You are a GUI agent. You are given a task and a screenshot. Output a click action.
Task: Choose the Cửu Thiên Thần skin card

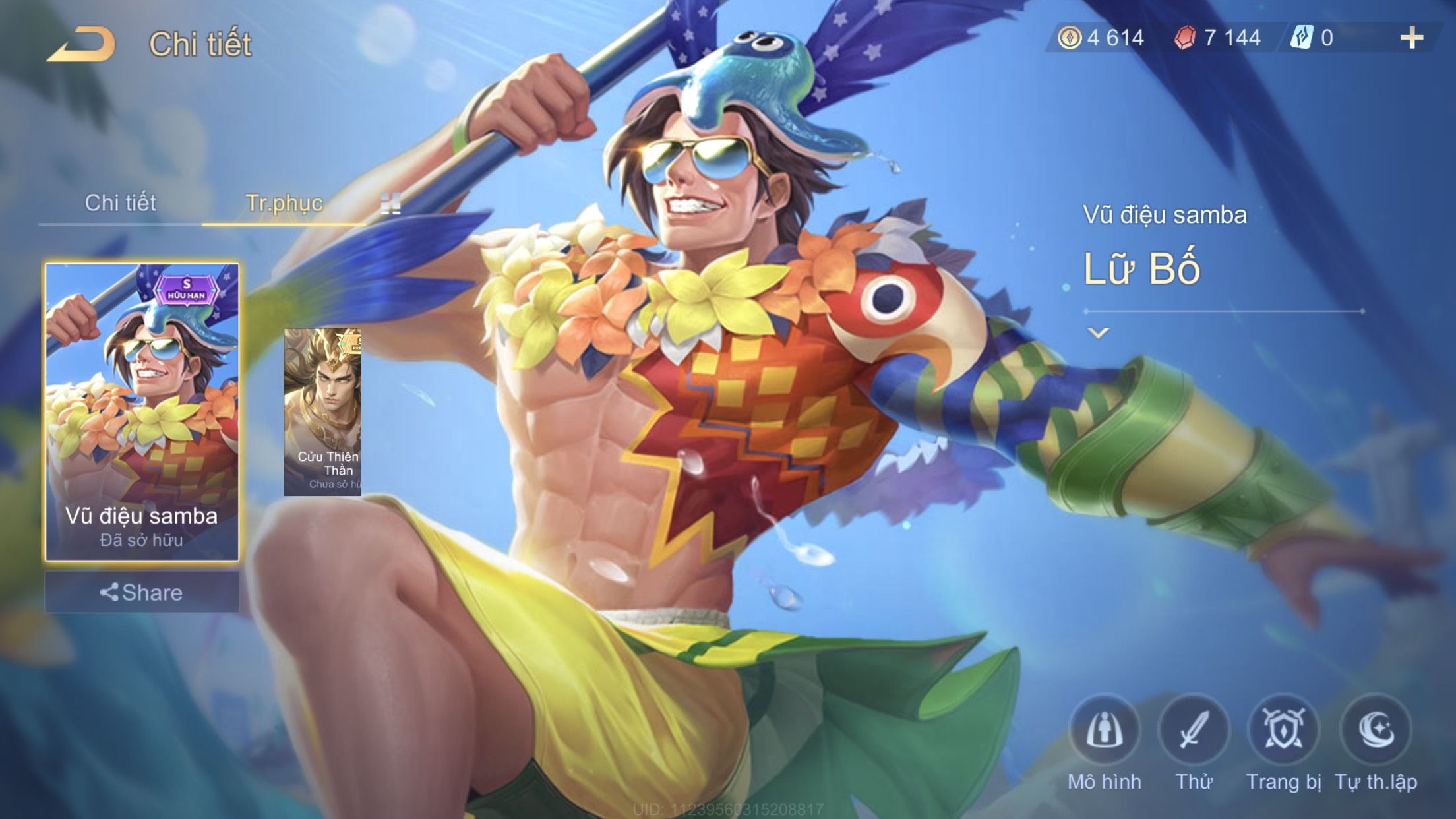322,412
